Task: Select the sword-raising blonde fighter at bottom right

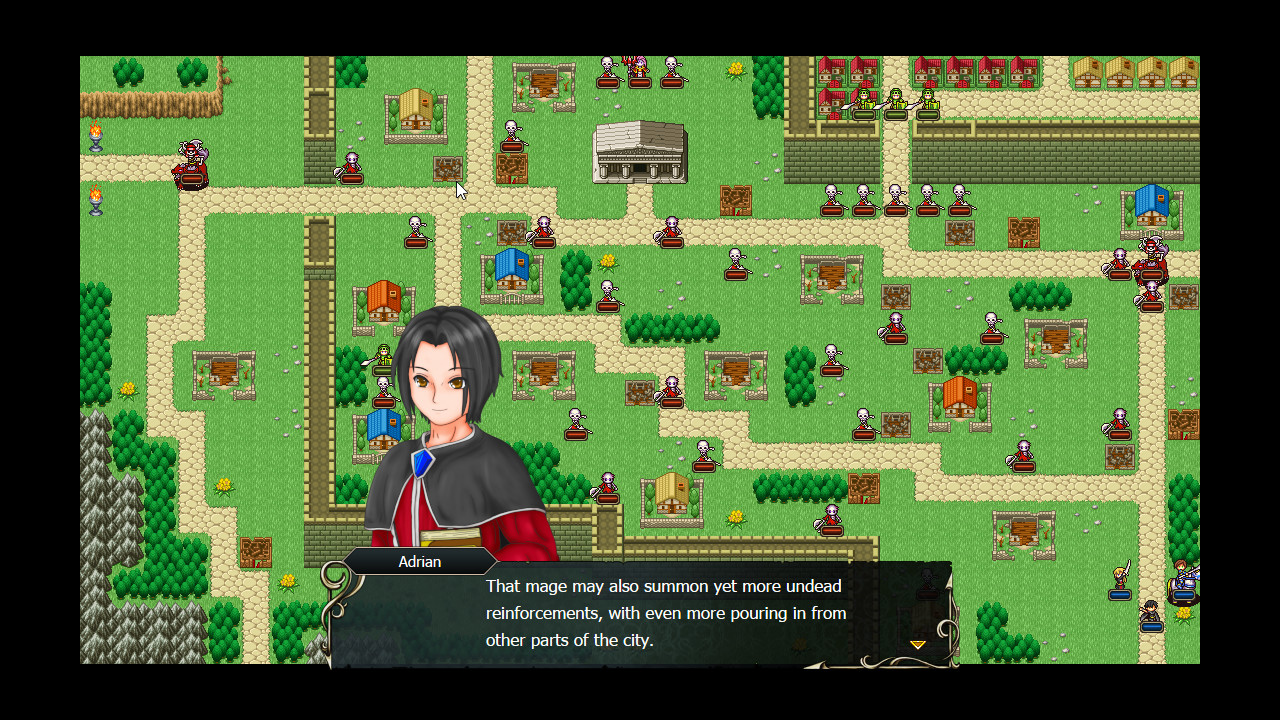Action: click(x=1124, y=572)
